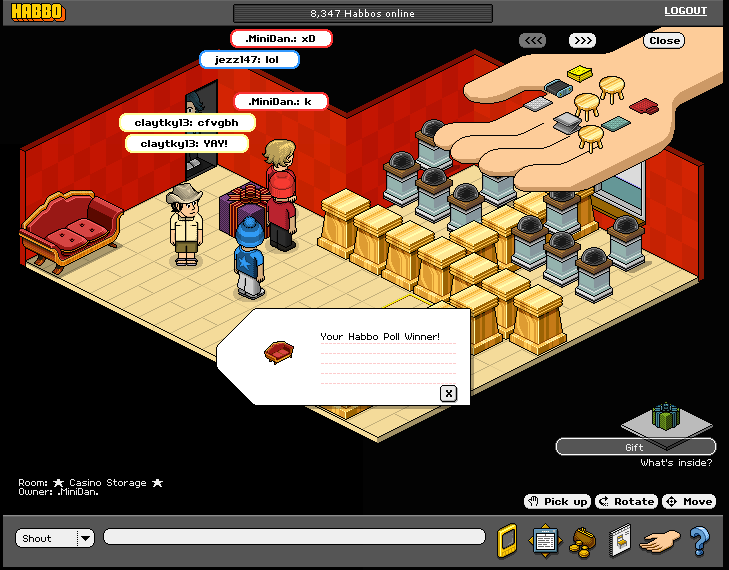Select the red rug item in the hand
This screenshot has height=570, width=729.
(x=643, y=105)
